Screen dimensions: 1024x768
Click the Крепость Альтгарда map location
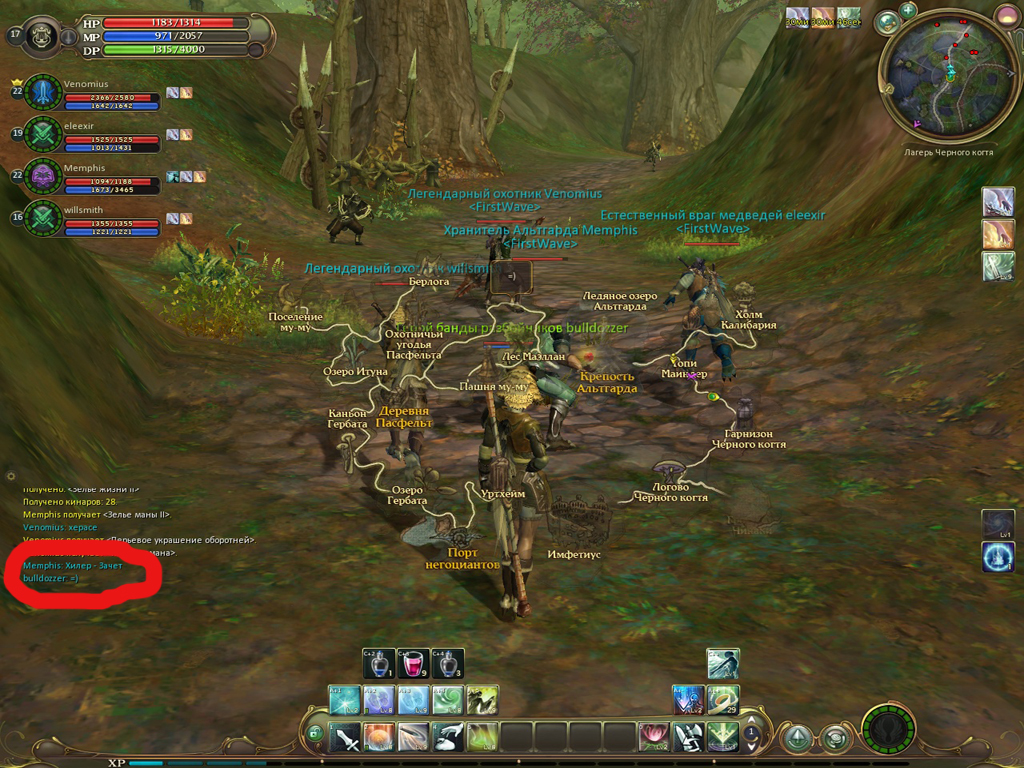pos(607,382)
